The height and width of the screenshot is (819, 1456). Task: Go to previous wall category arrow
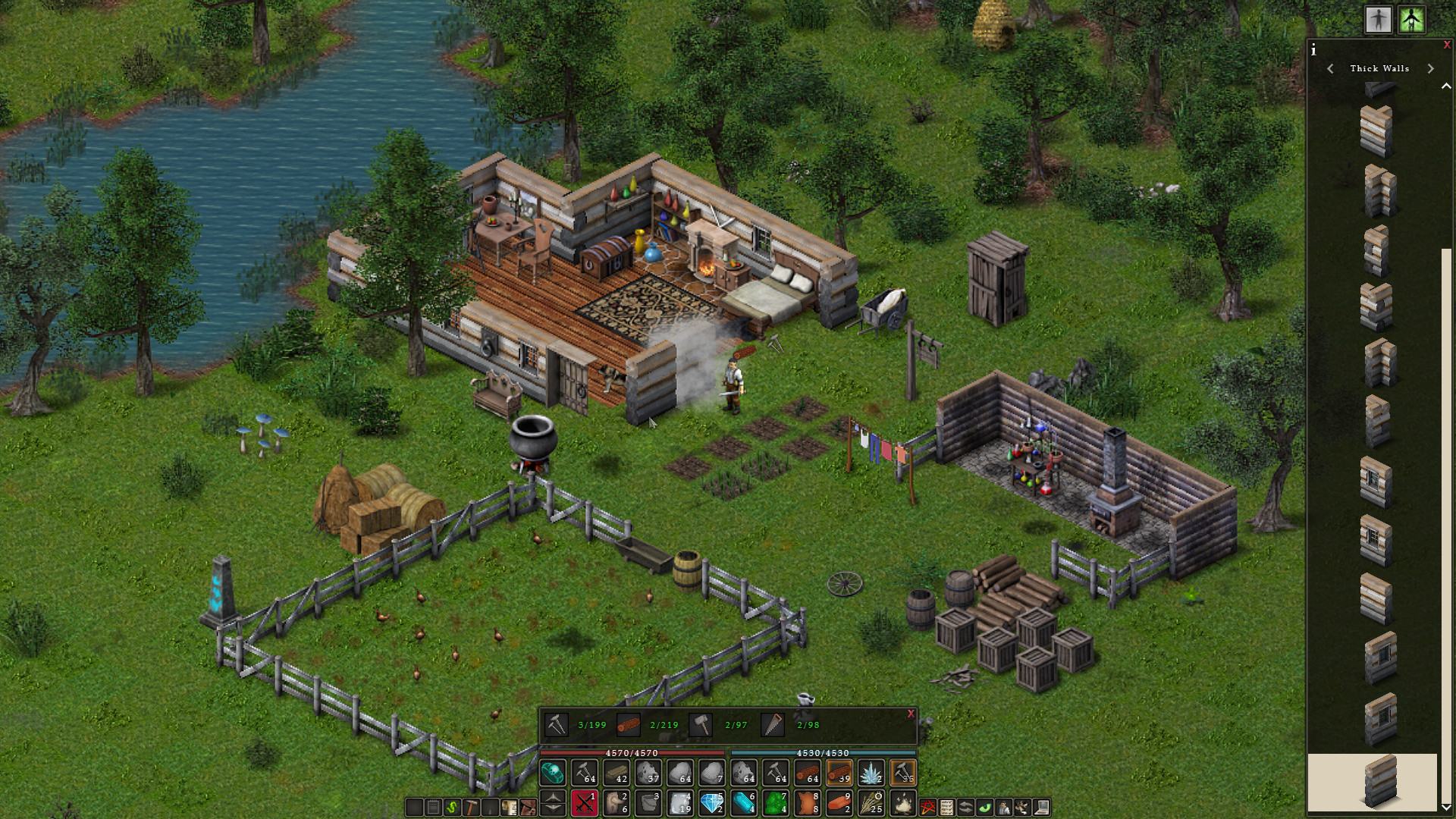(x=1330, y=68)
